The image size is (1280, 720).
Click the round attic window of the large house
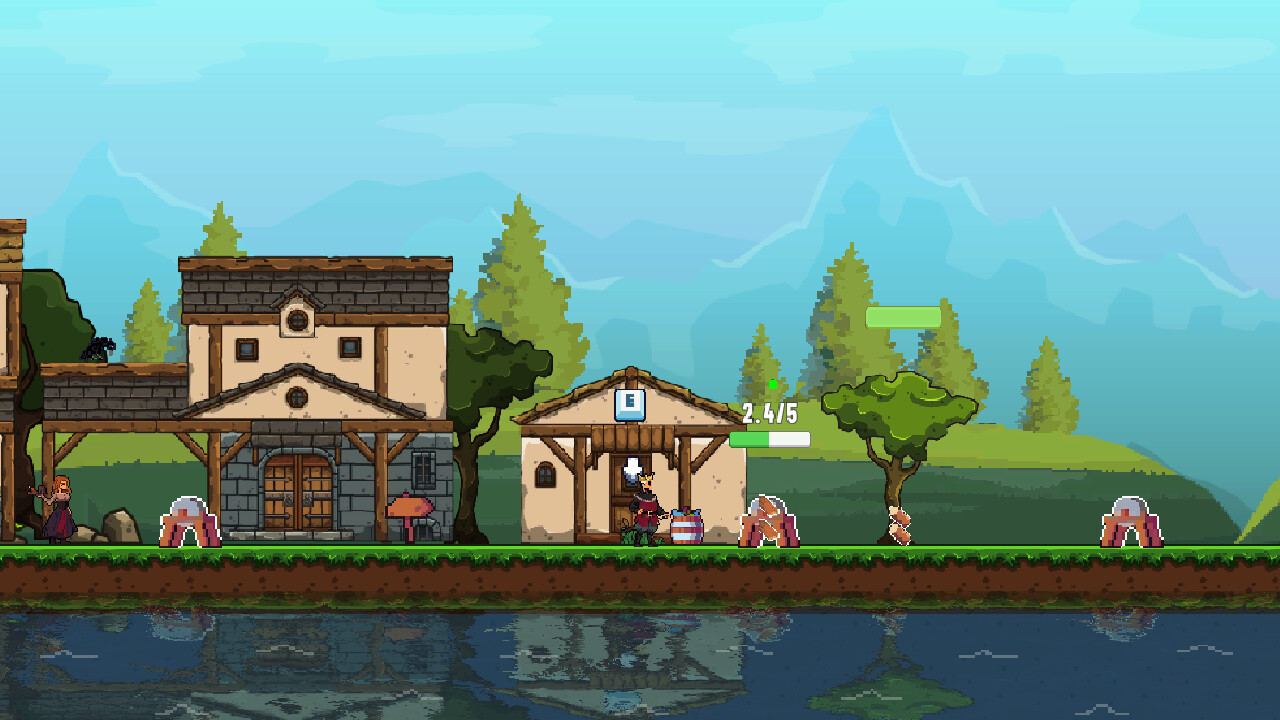pyautogui.click(x=296, y=320)
